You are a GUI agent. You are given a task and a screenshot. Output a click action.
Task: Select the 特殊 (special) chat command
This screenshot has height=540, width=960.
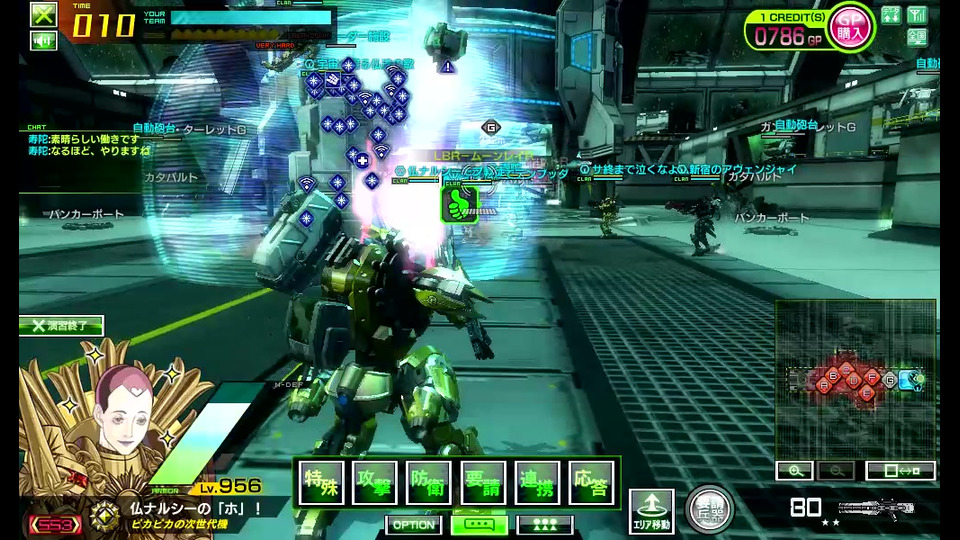pos(321,483)
